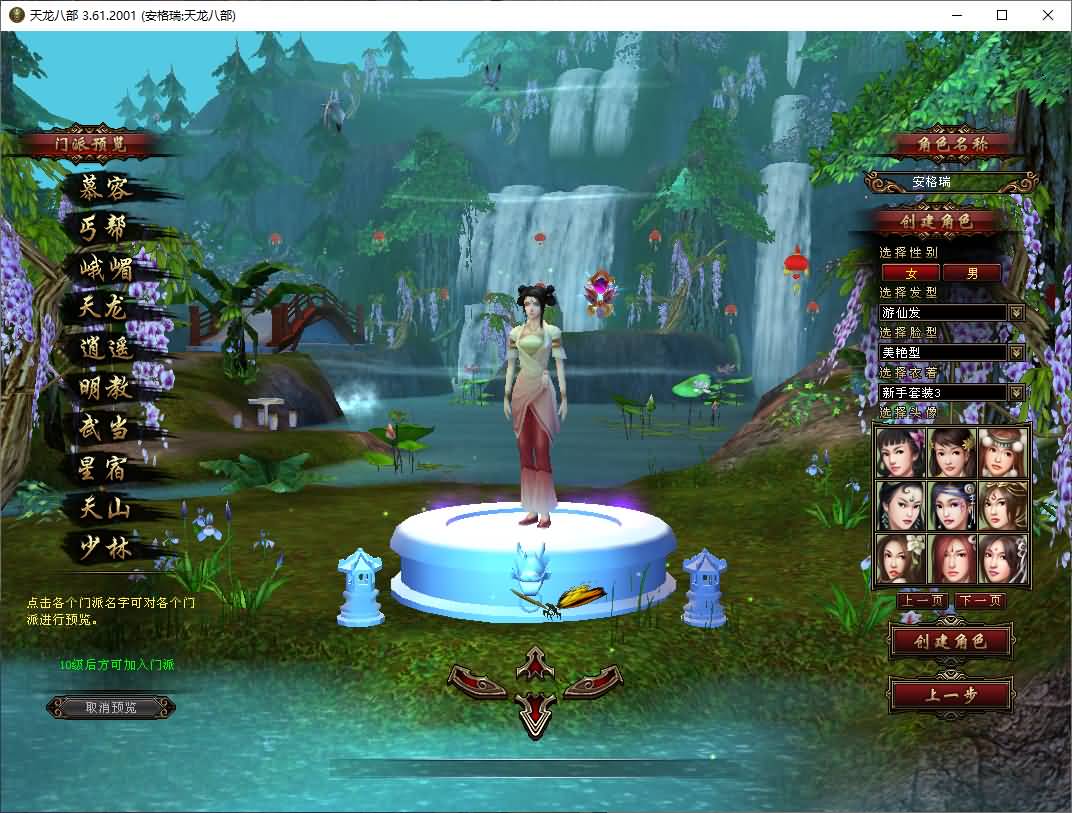This screenshot has height=813, width=1072.
Task: Choose the 天龙 sect preview
Action: click(x=105, y=308)
